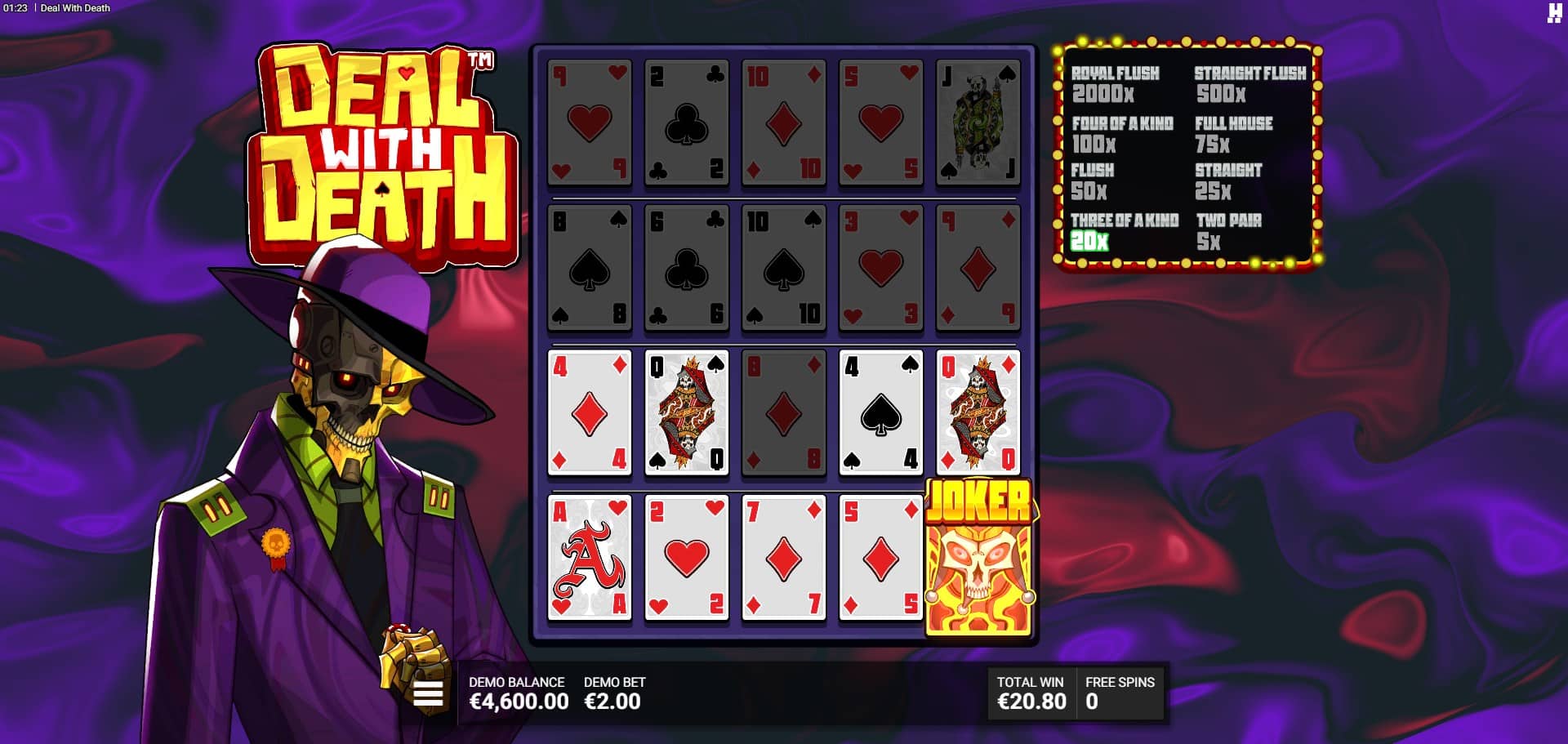Screen dimensions: 1568x744
Task: Choose the 10 of Spades card
Action: (x=783, y=268)
